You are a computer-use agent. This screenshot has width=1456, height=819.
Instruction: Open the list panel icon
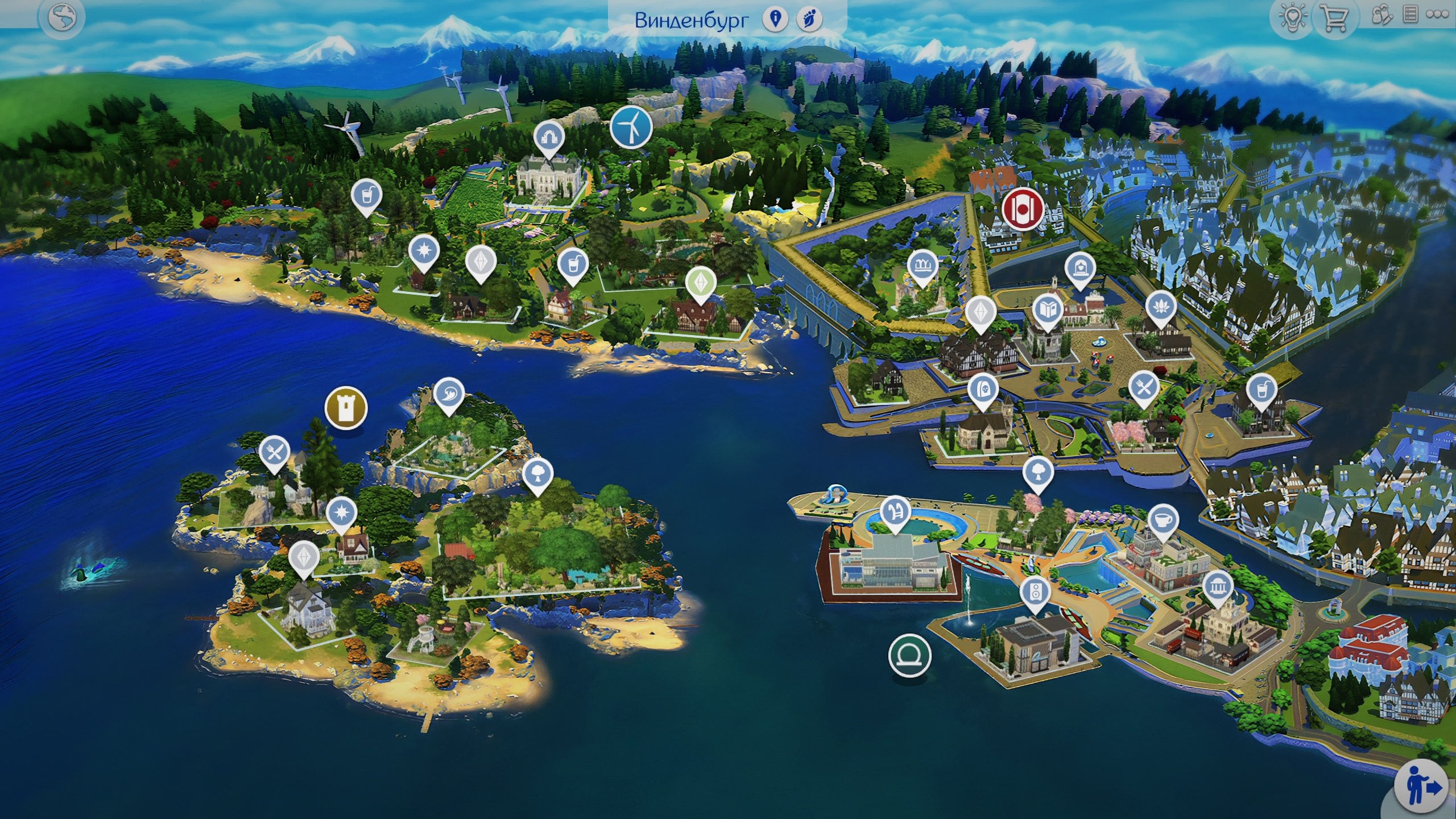[1410, 15]
